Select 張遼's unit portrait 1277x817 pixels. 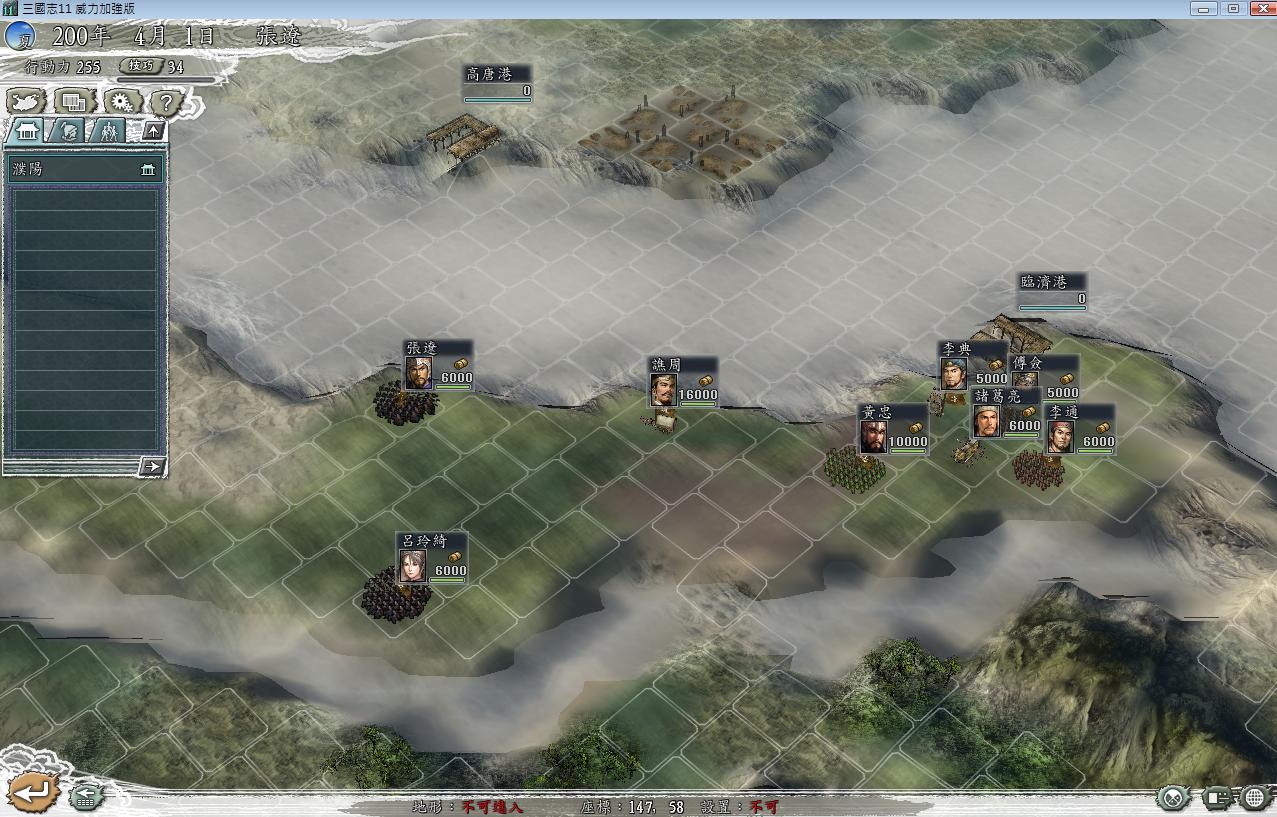(418, 373)
